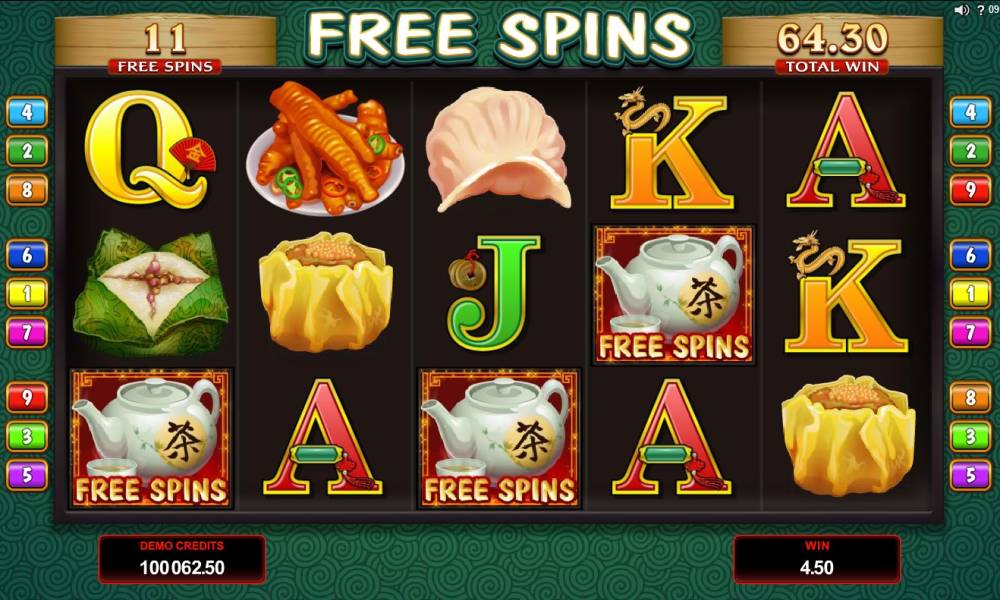Show payline 6 indicator on left column
Viewport: 1000px width, 600px height.
click(x=27, y=255)
